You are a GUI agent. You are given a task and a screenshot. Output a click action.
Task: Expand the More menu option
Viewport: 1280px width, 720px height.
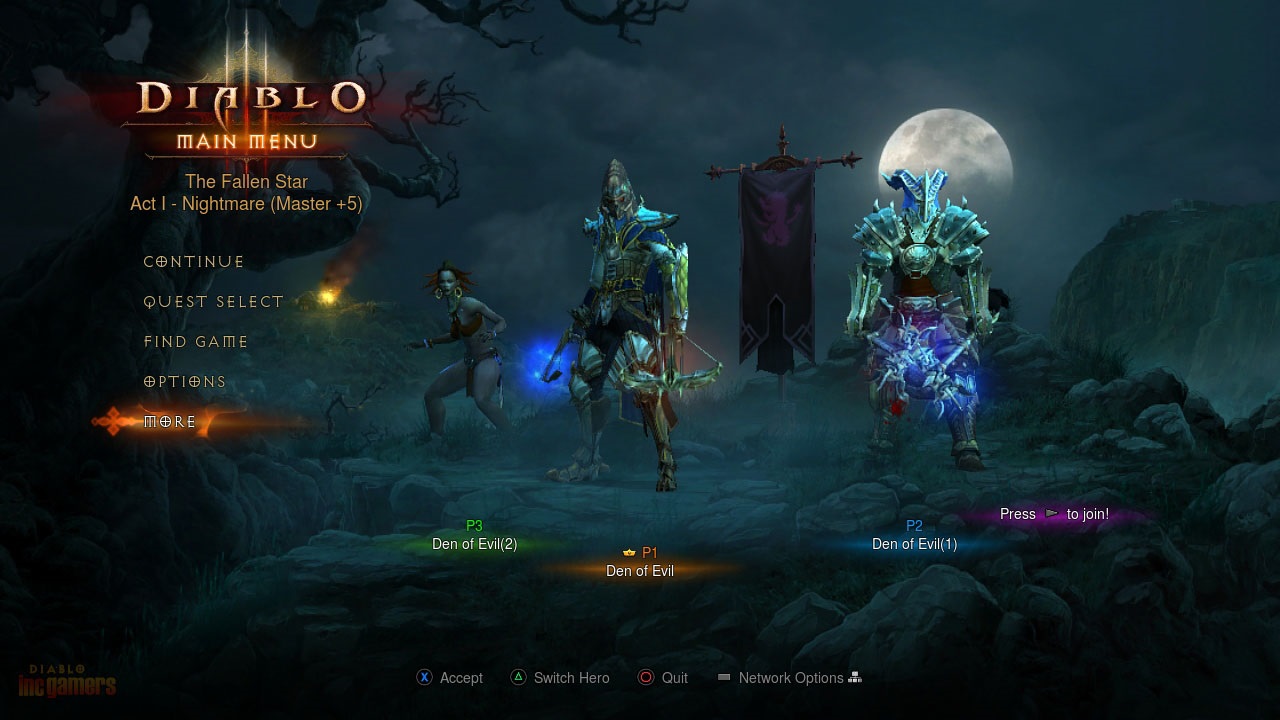pos(170,421)
